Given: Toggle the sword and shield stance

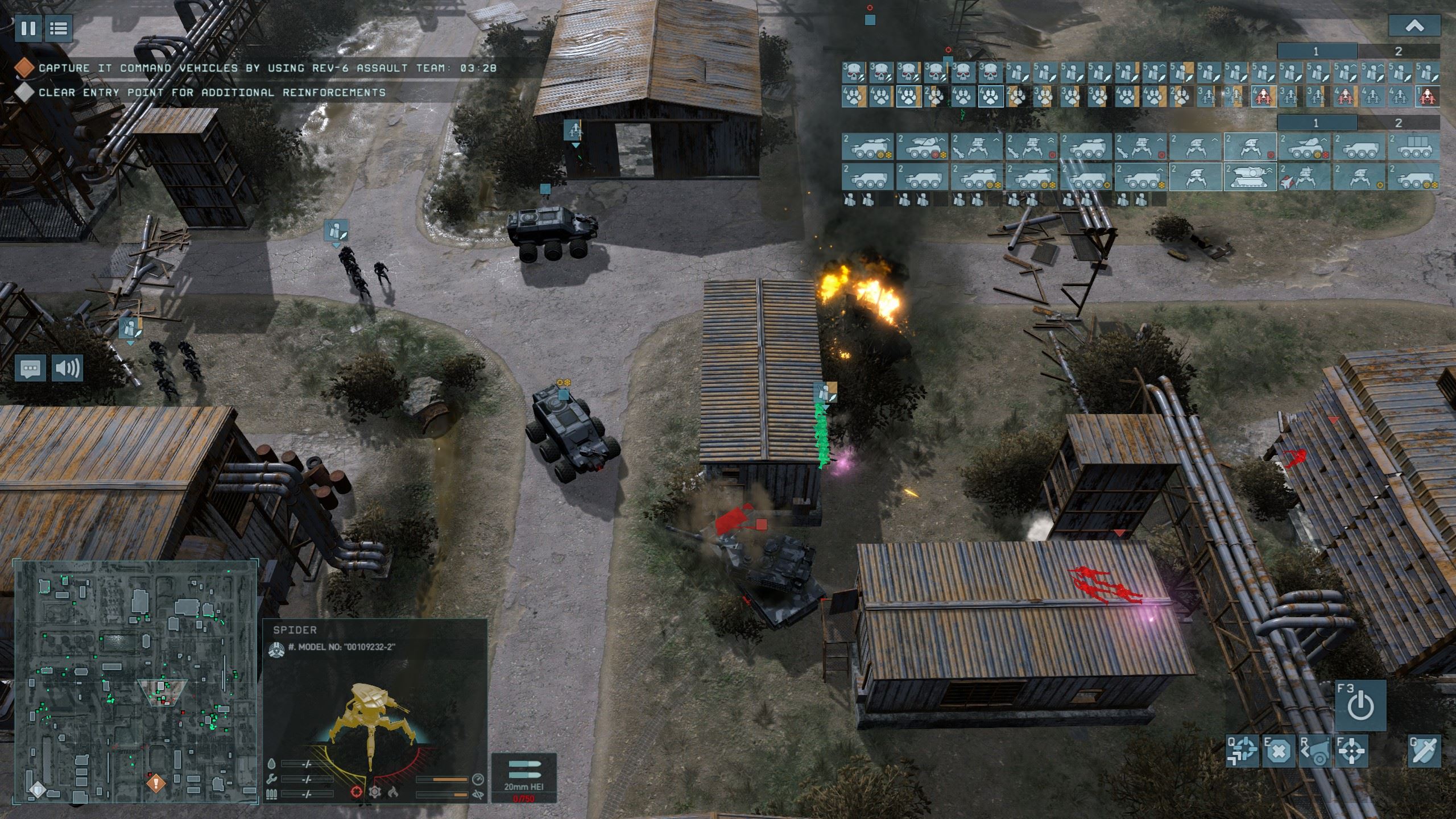Looking at the screenshot, I should (x=1424, y=751).
